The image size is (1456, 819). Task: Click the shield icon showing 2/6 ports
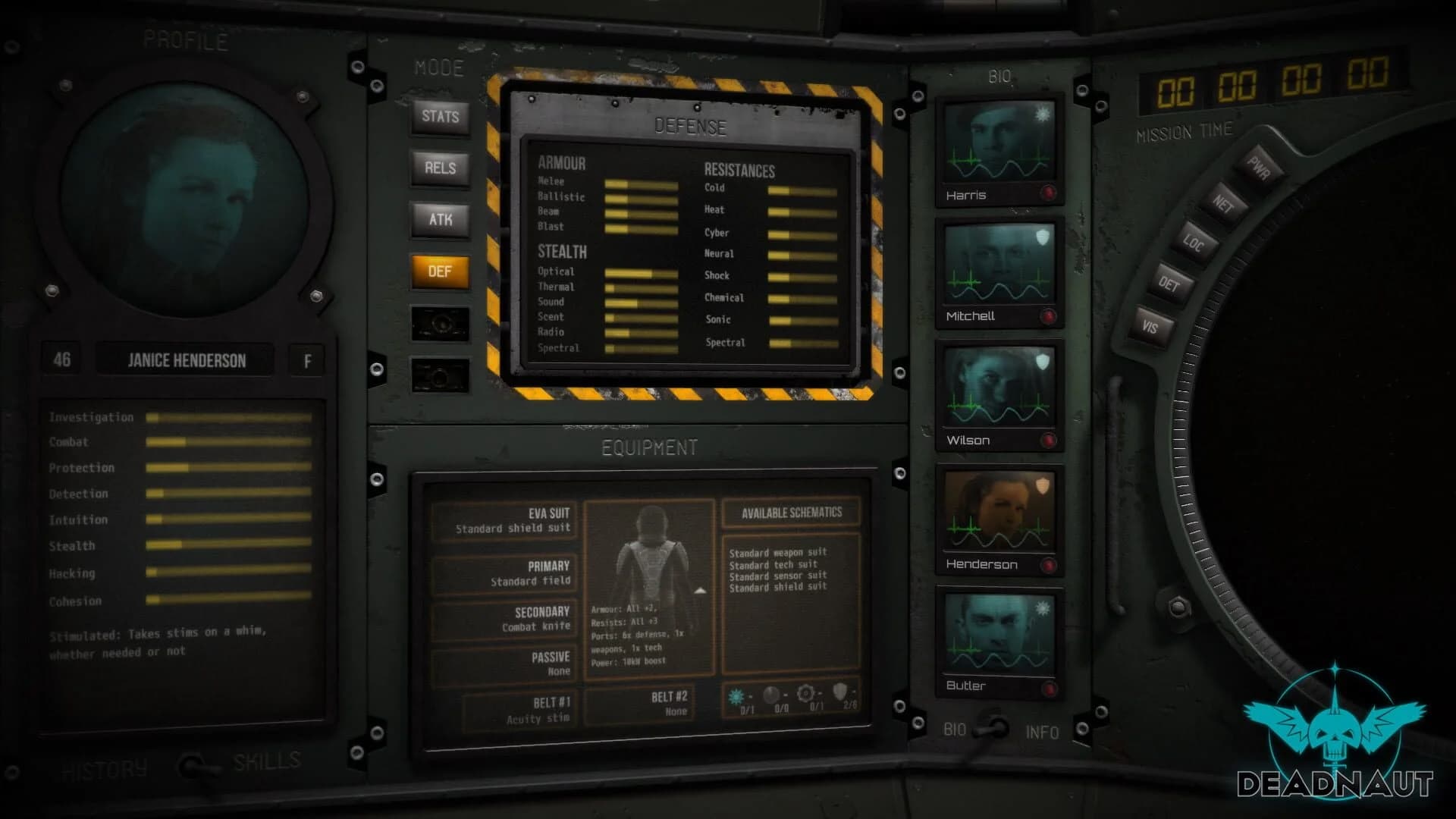point(840,692)
